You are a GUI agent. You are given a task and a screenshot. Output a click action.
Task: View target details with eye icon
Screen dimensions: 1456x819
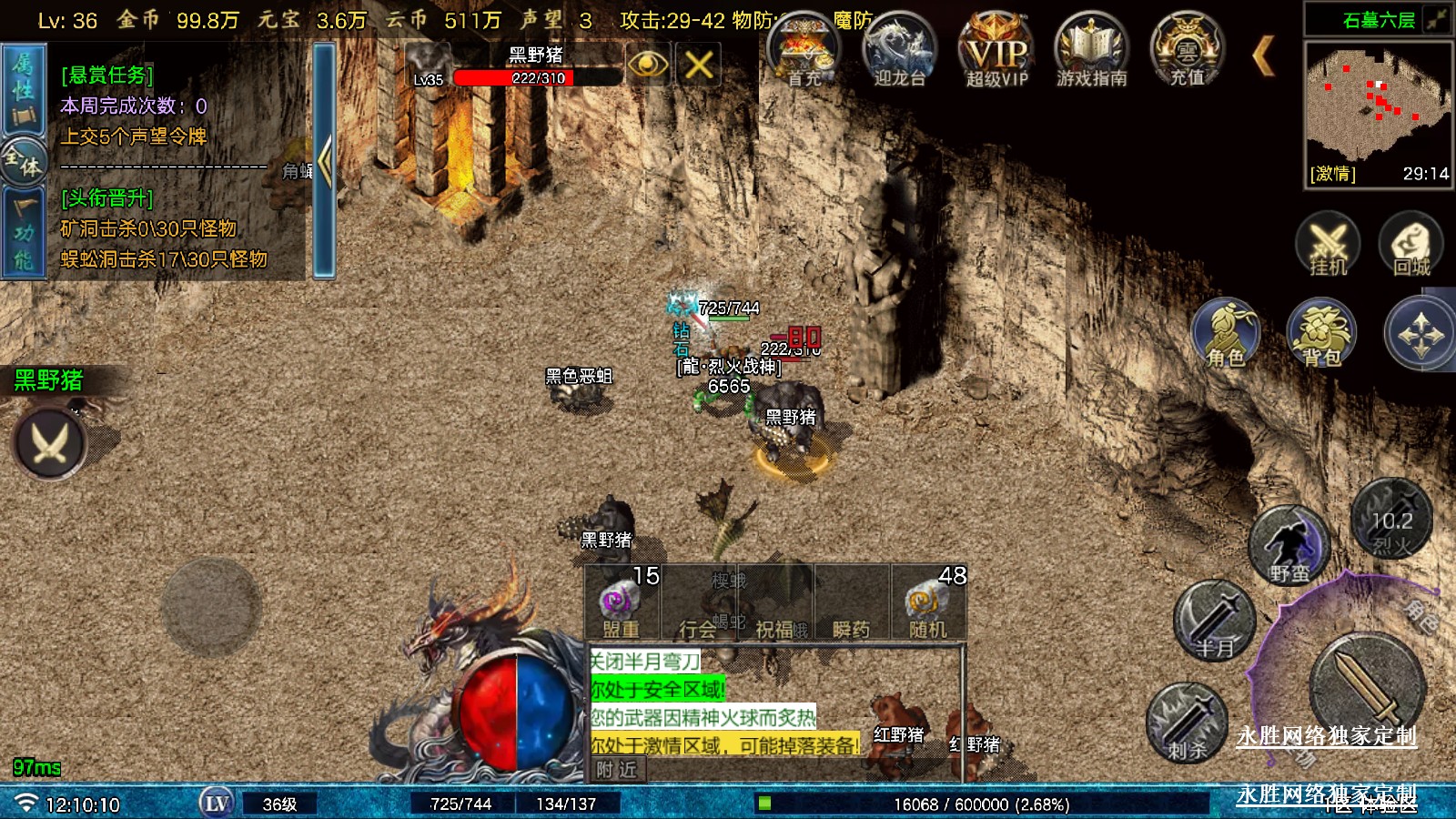click(x=648, y=65)
